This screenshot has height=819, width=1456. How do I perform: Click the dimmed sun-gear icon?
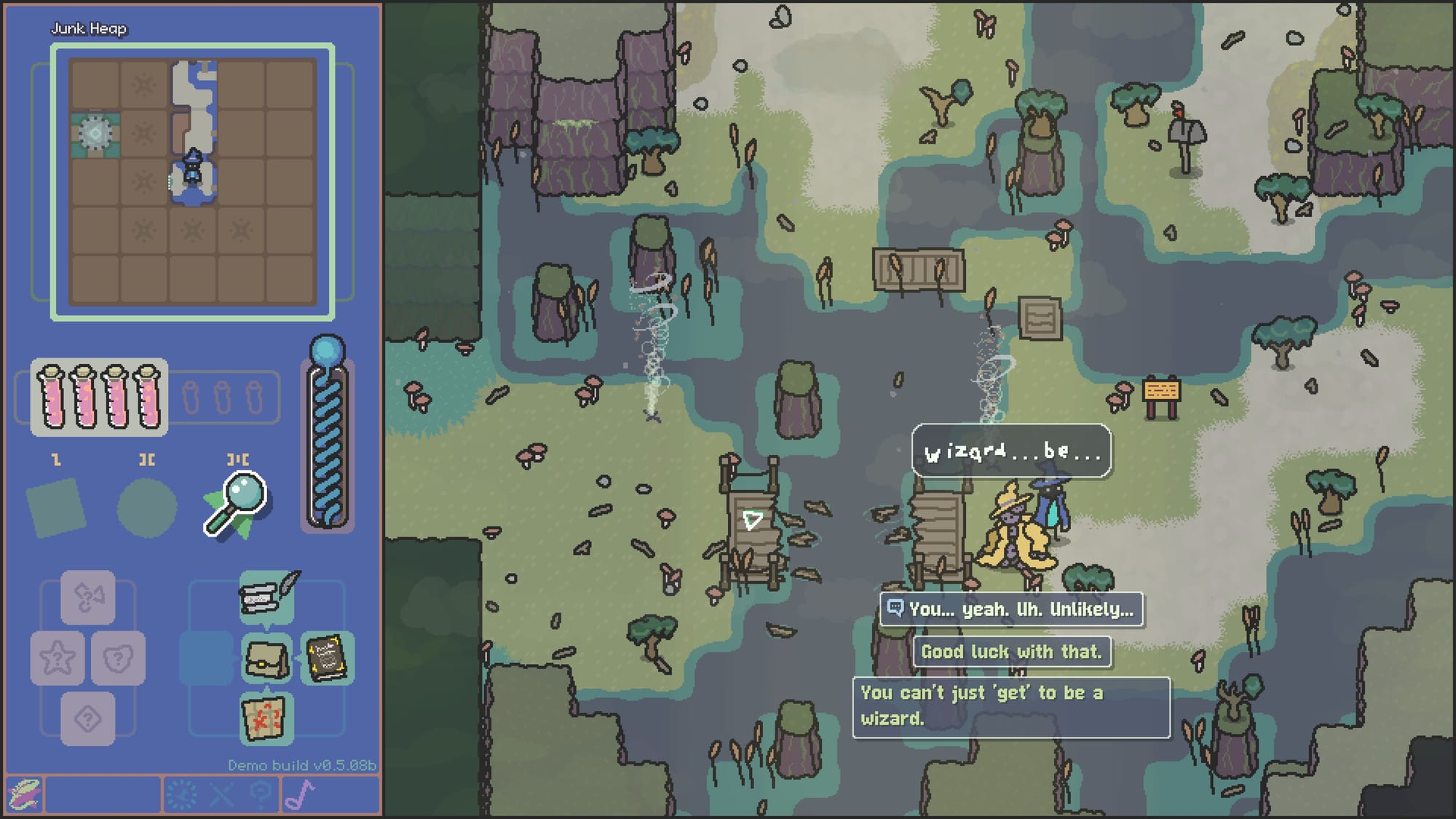(181, 795)
